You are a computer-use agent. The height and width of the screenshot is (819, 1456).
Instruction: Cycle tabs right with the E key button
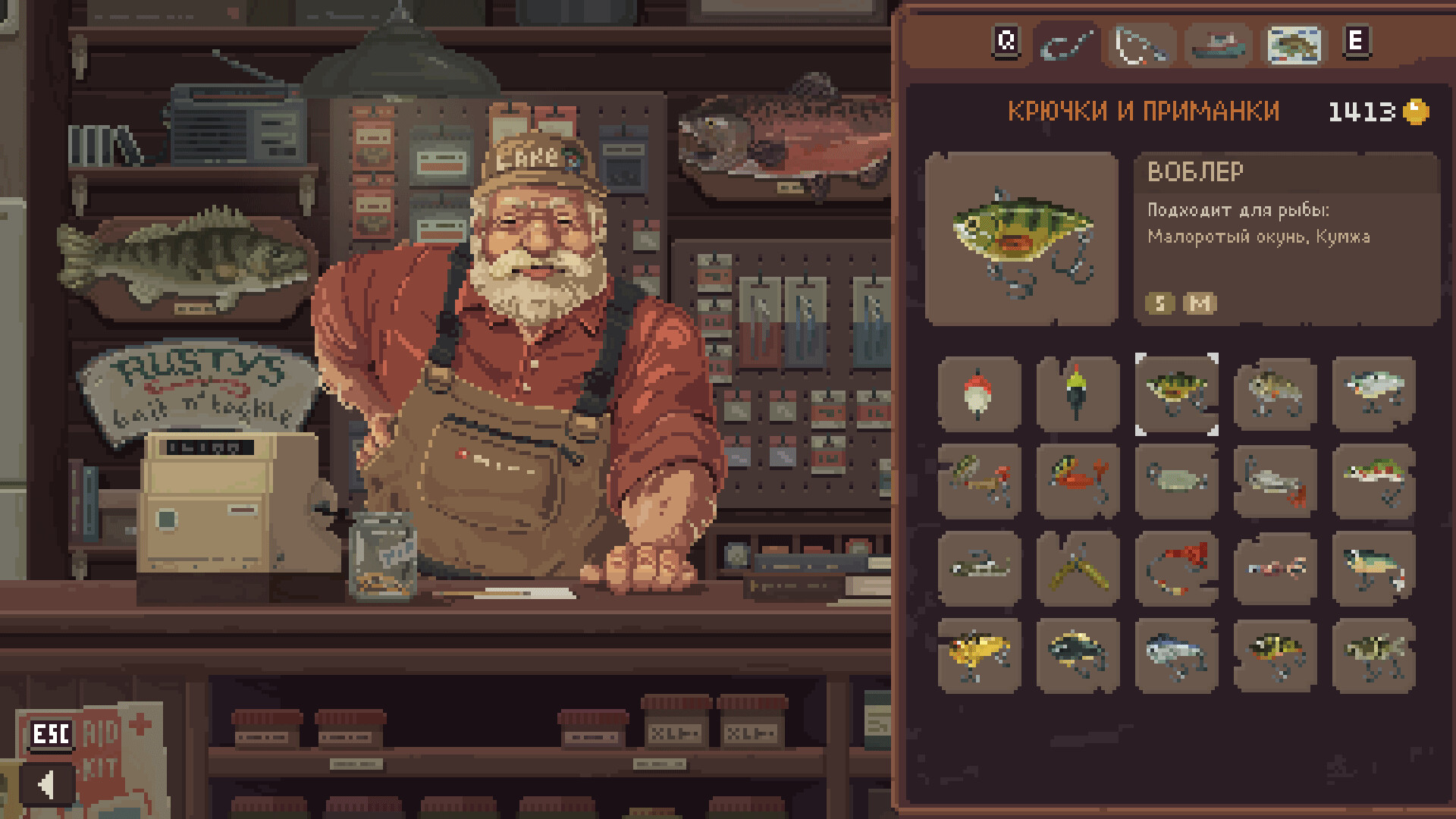click(x=1357, y=42)
